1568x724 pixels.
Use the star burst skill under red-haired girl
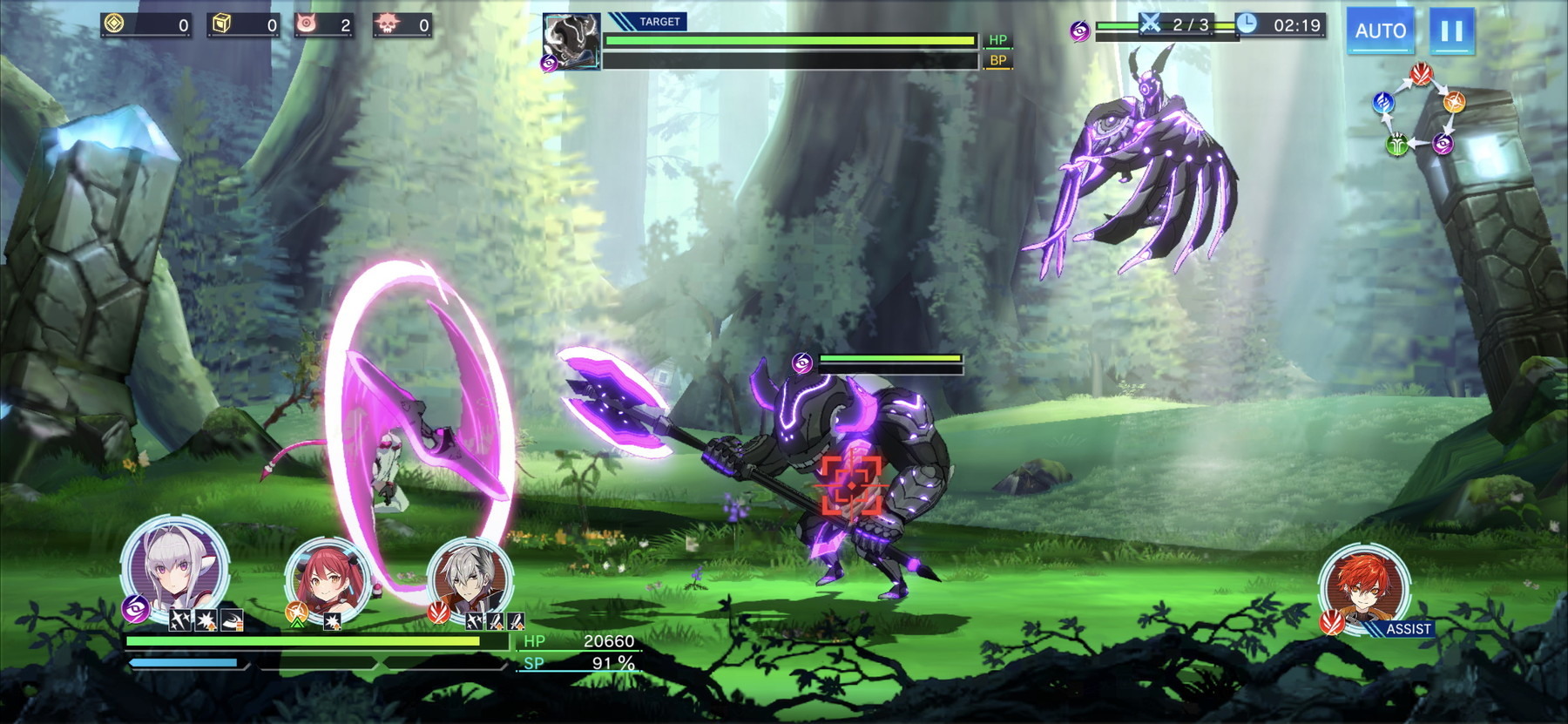[332, 623]
